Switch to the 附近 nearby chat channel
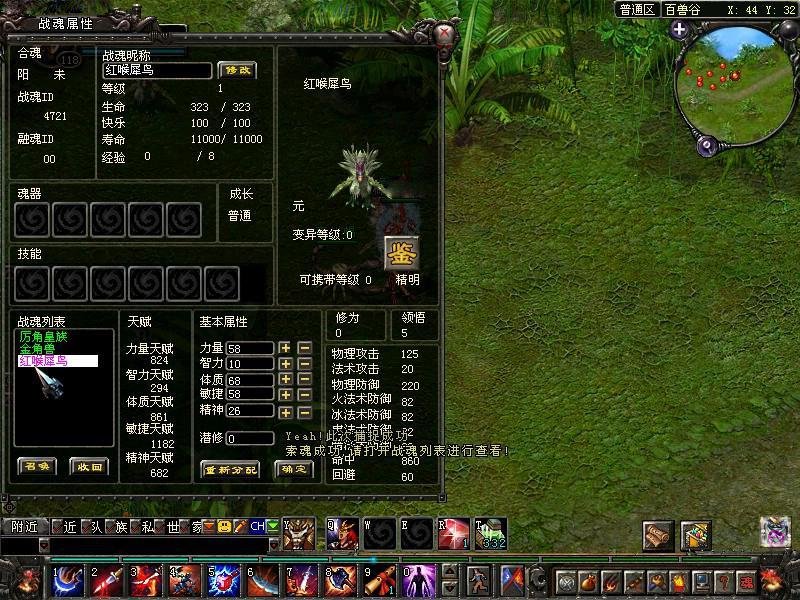 click(25, 526)
